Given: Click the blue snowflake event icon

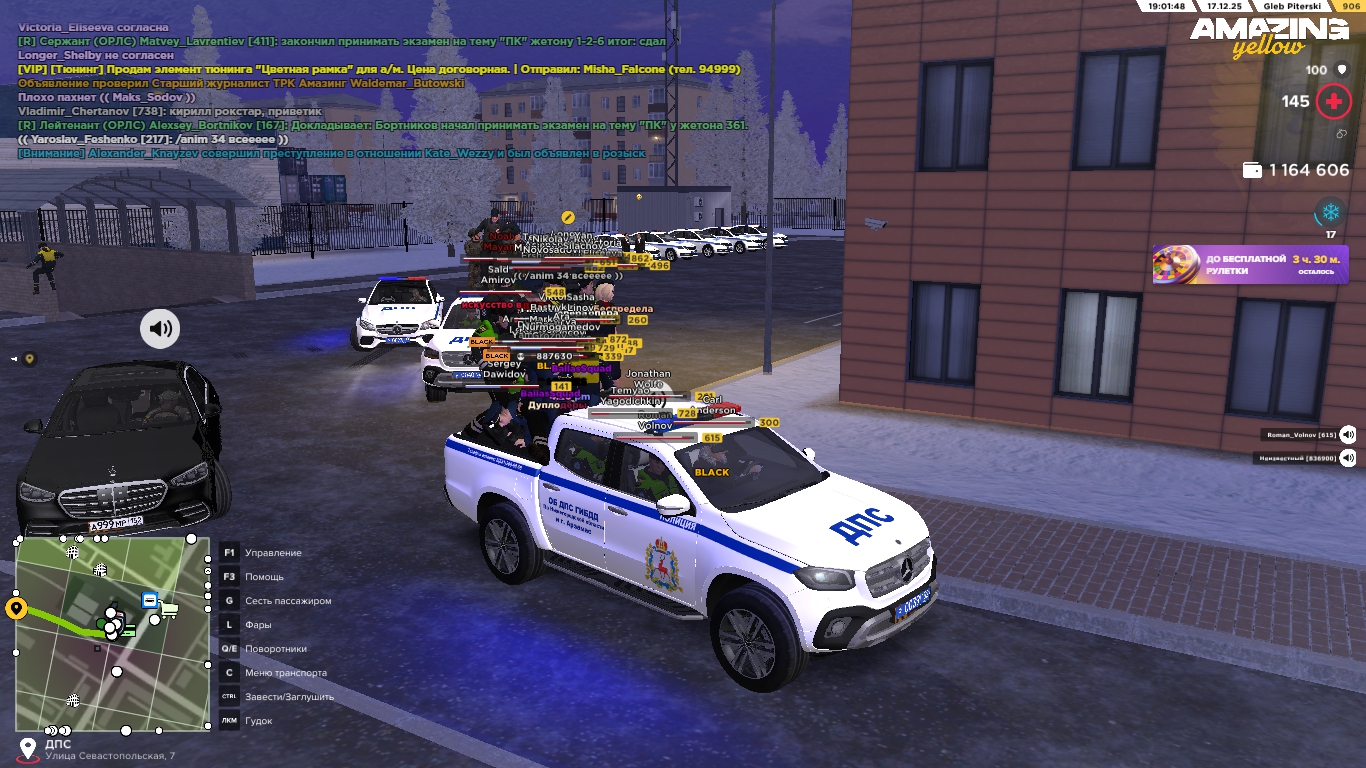Looking at the screenshot, I should pos(1330,212).
